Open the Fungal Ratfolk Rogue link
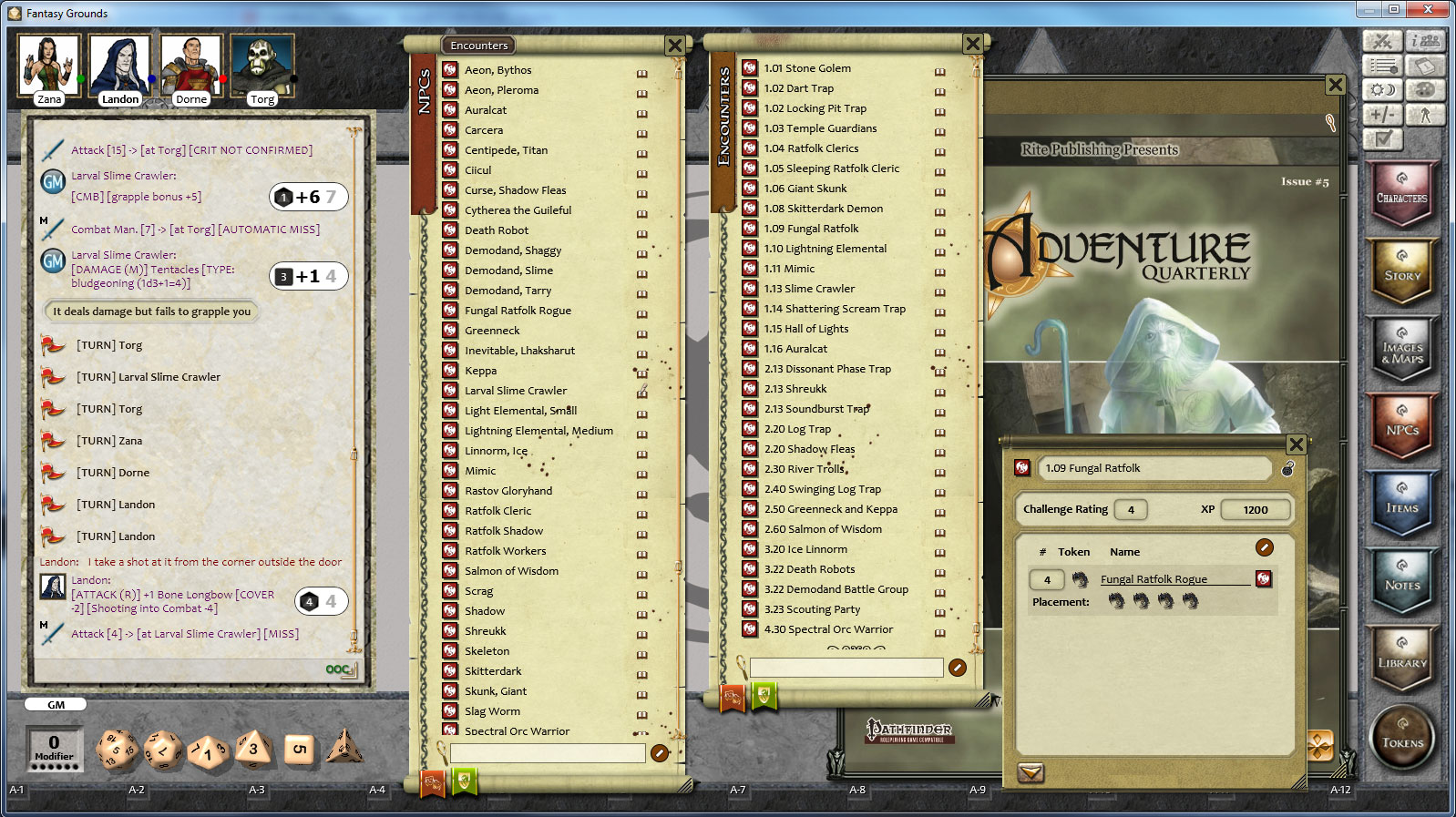 [1153, 578]
